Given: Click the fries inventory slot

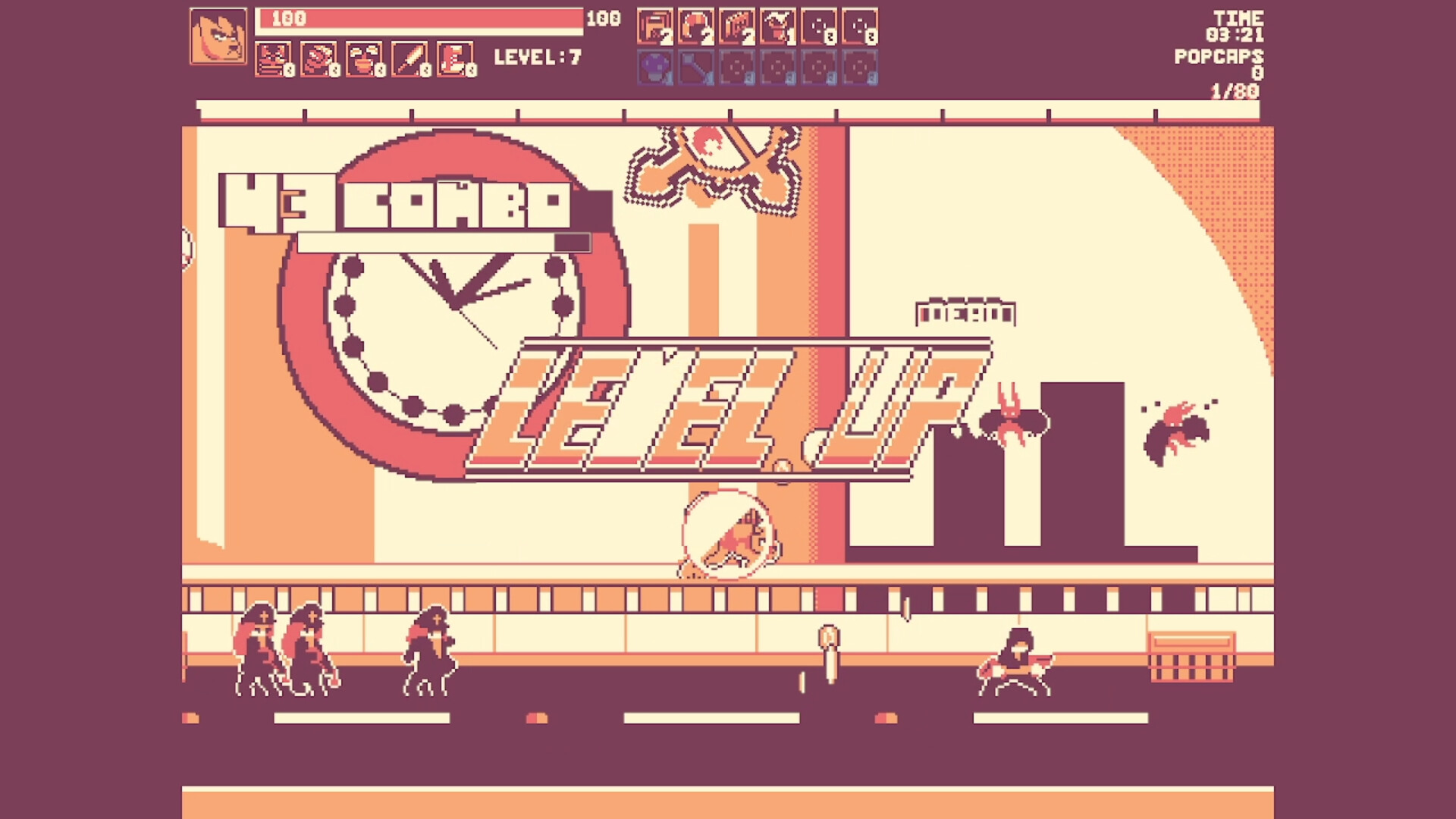Looking at the screenshot, I should click(x=739, y=25).
